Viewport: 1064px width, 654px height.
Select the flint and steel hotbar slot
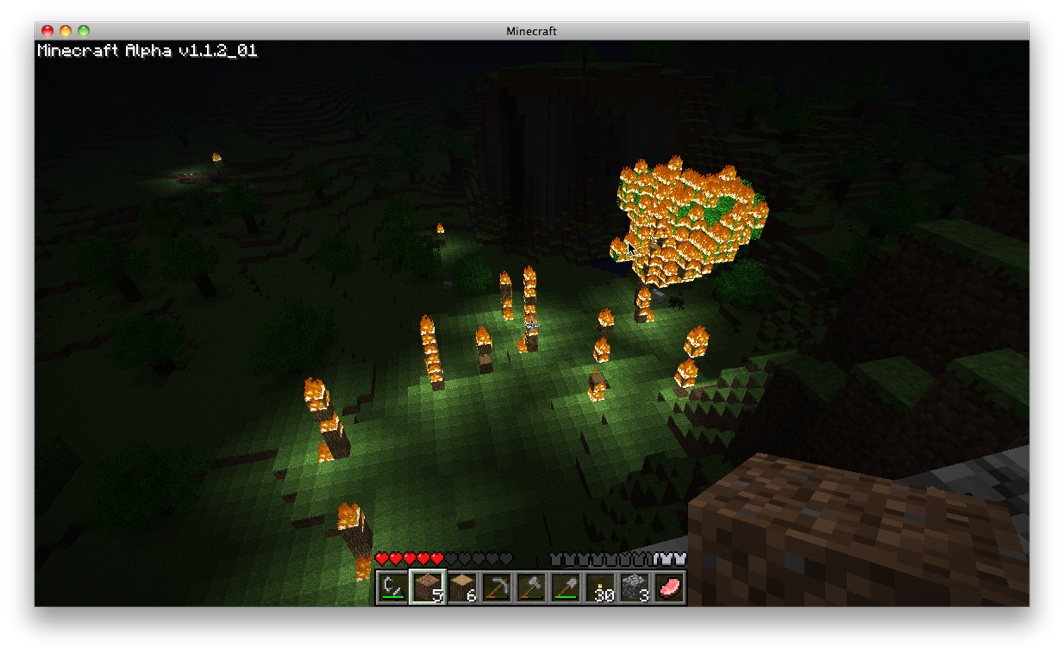click(x=392, y=588)
